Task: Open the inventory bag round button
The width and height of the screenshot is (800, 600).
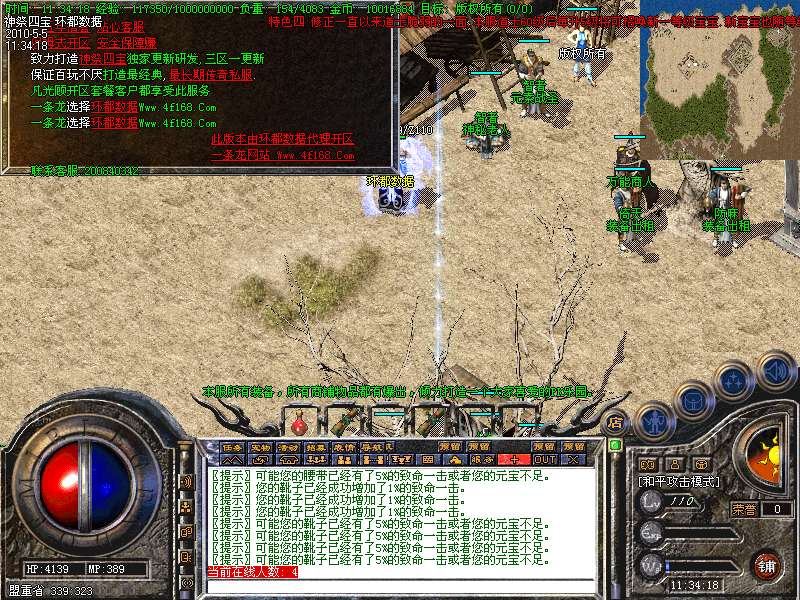Action: (693, 399)
